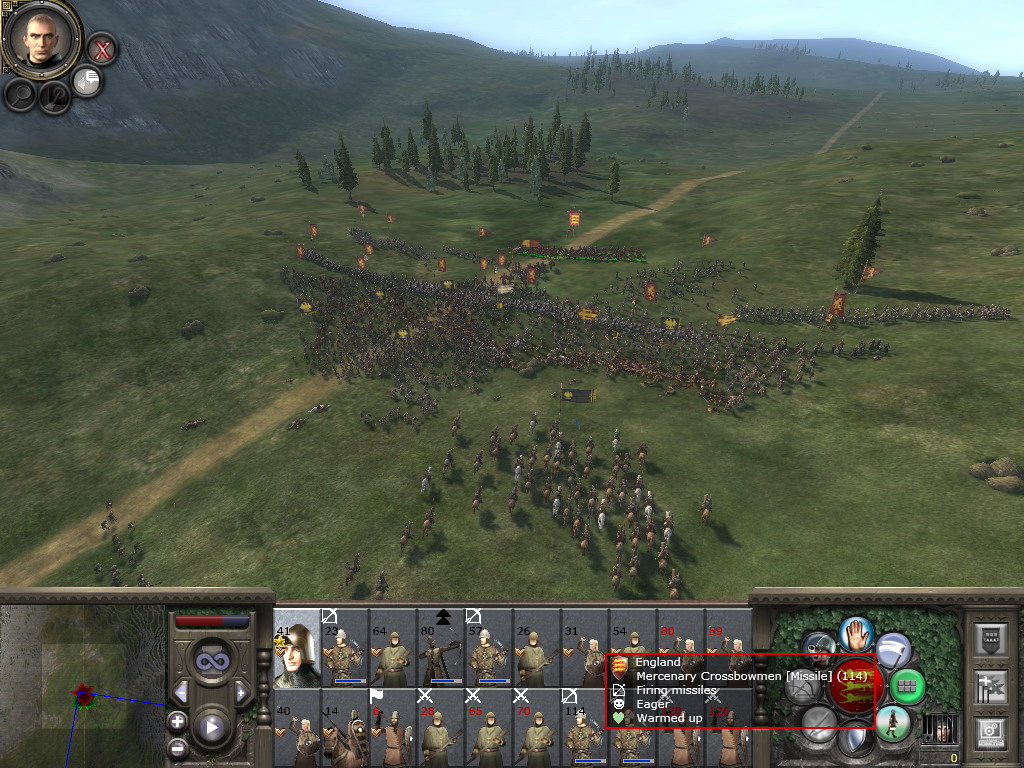Toggle the run mode button with running figure
Image resolution: width=1024 pixels, height=768 pixels.
coord(892,723)
